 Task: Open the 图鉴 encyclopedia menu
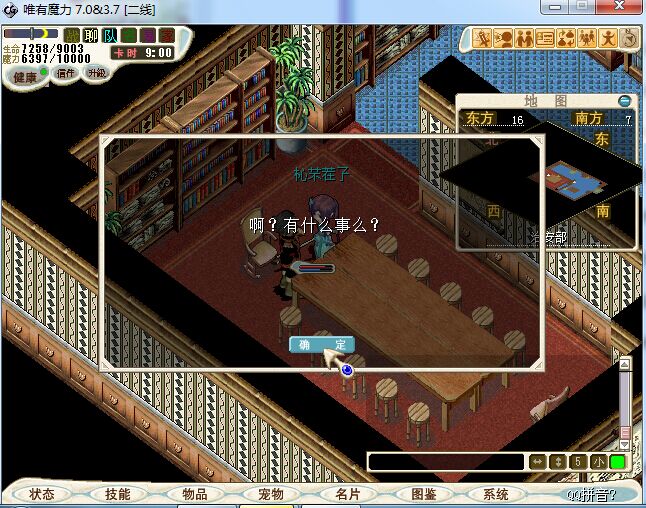click(x=423, y=494)
